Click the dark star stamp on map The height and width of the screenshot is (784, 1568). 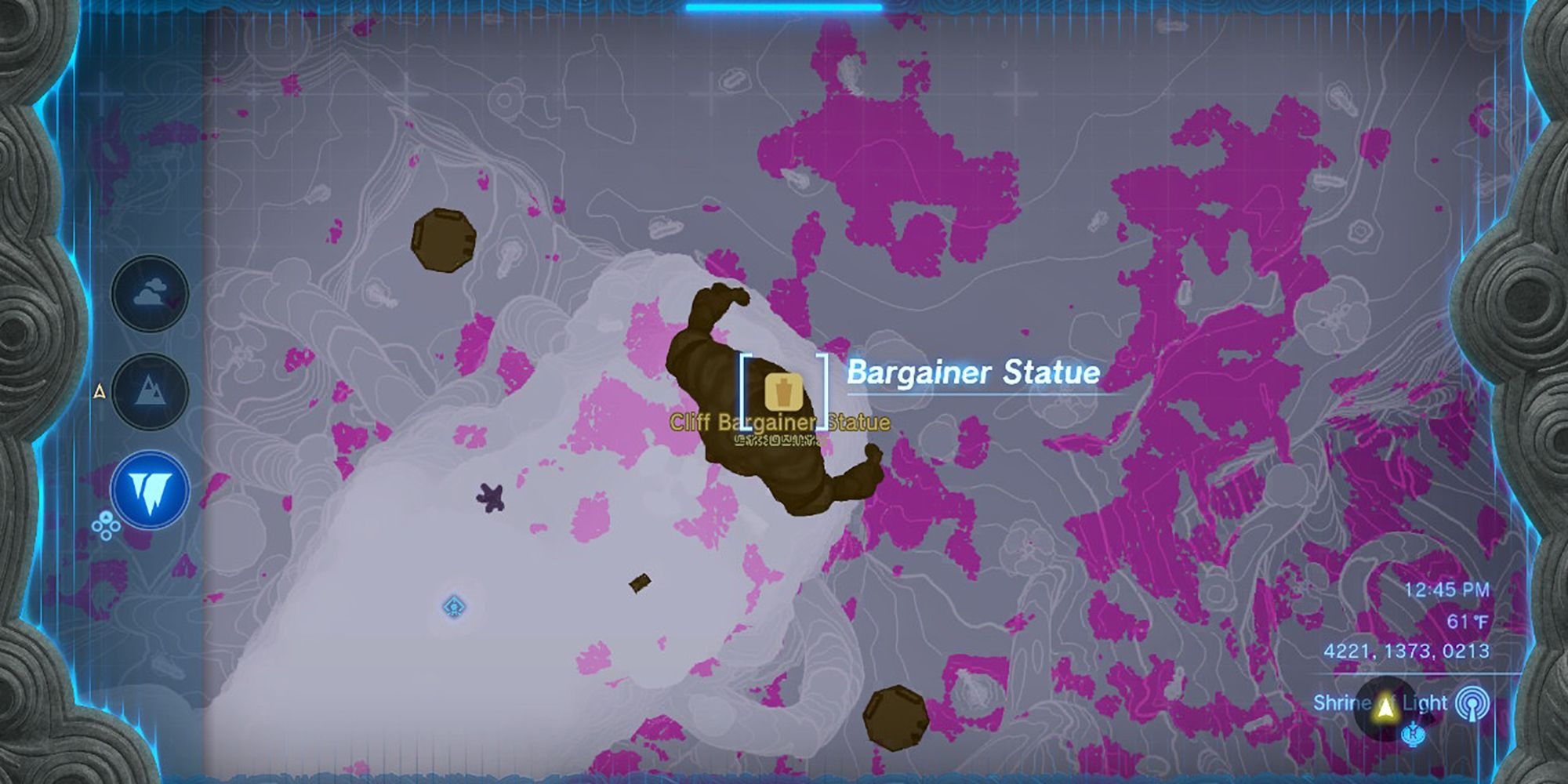[491, 497]
